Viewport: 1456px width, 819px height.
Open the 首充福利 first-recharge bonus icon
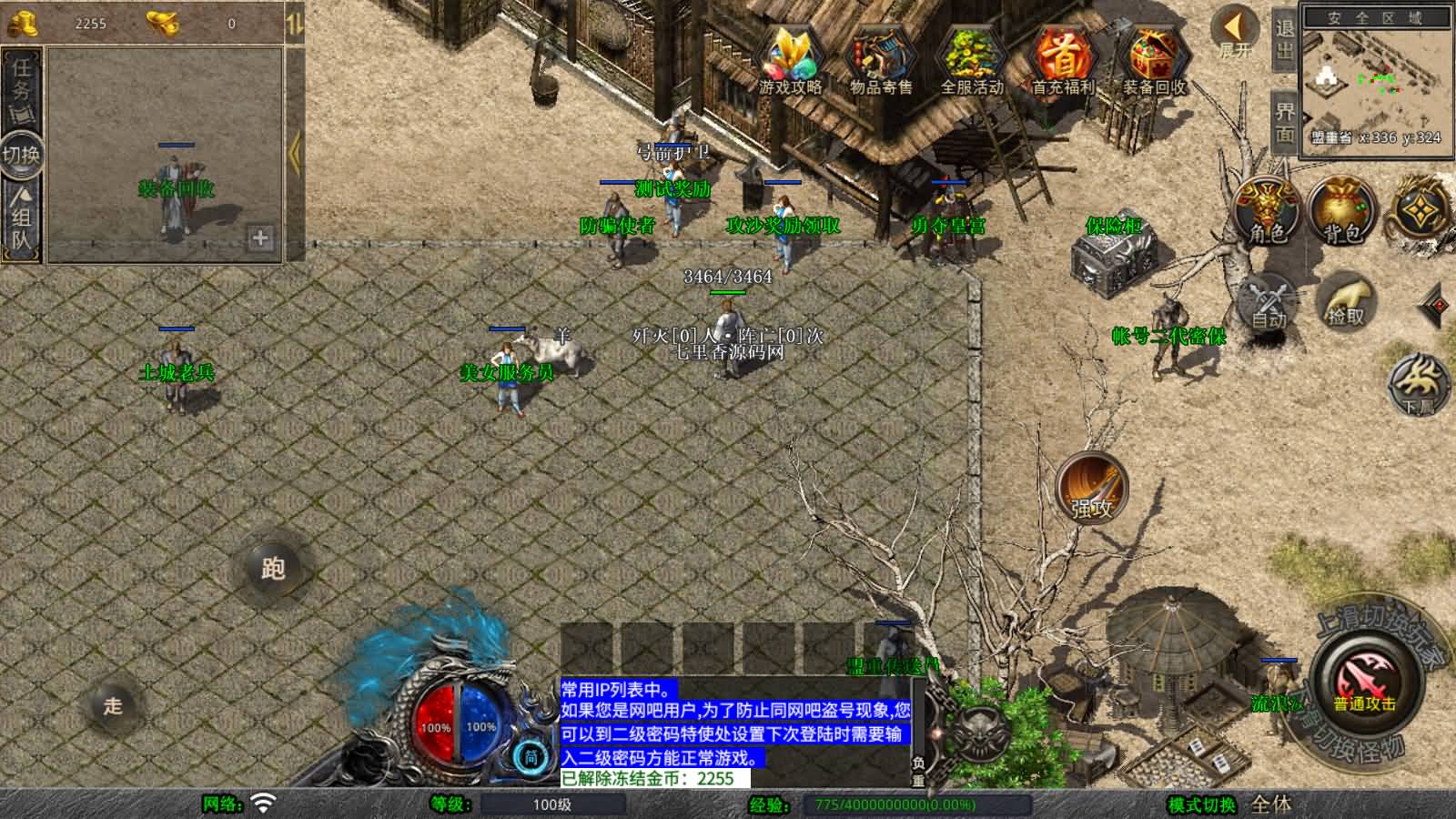[x=1062, y=59]
